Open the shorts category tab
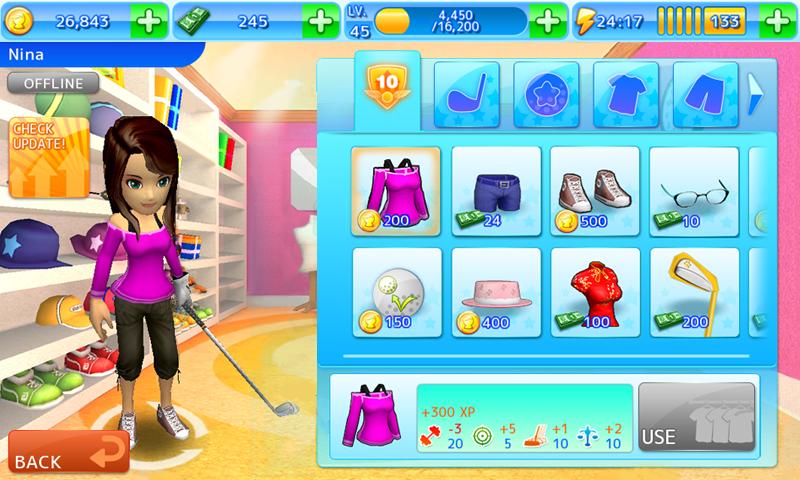The image size is (800, 480). click(x=705, y=94)
